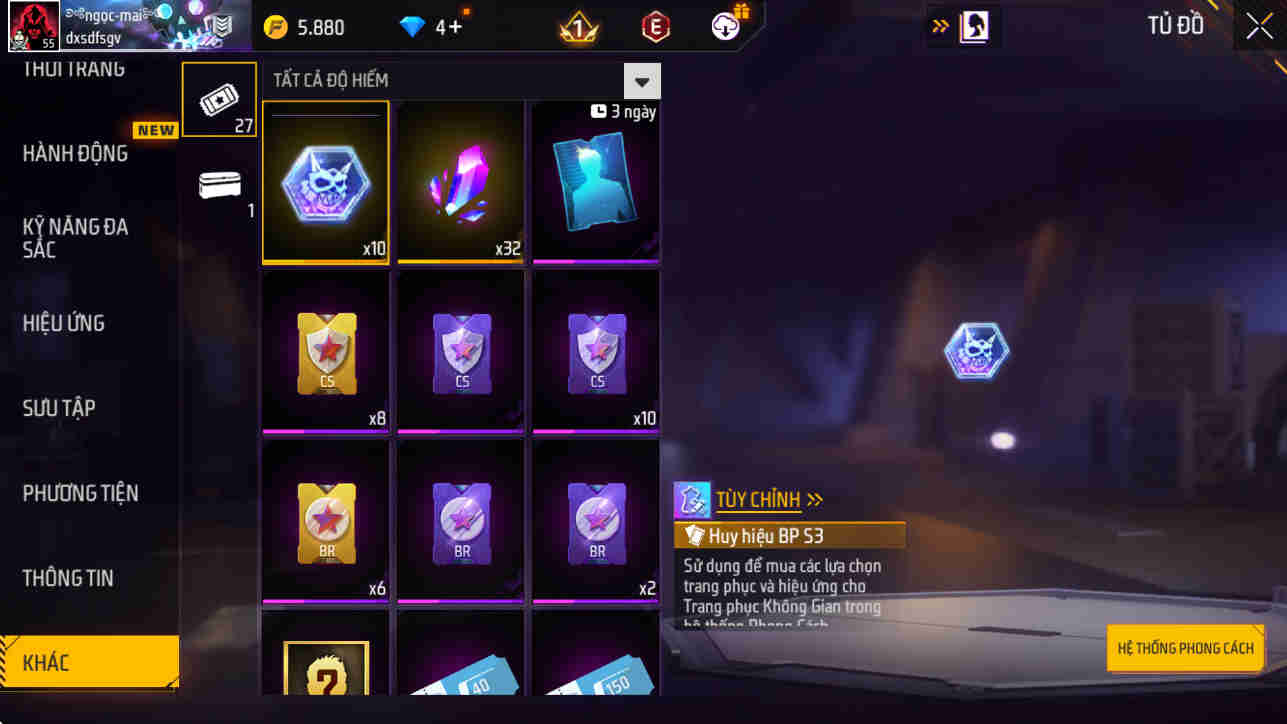
Task: Switch to the SƯU TẬP category tab
Action: (x=60, y=408)
